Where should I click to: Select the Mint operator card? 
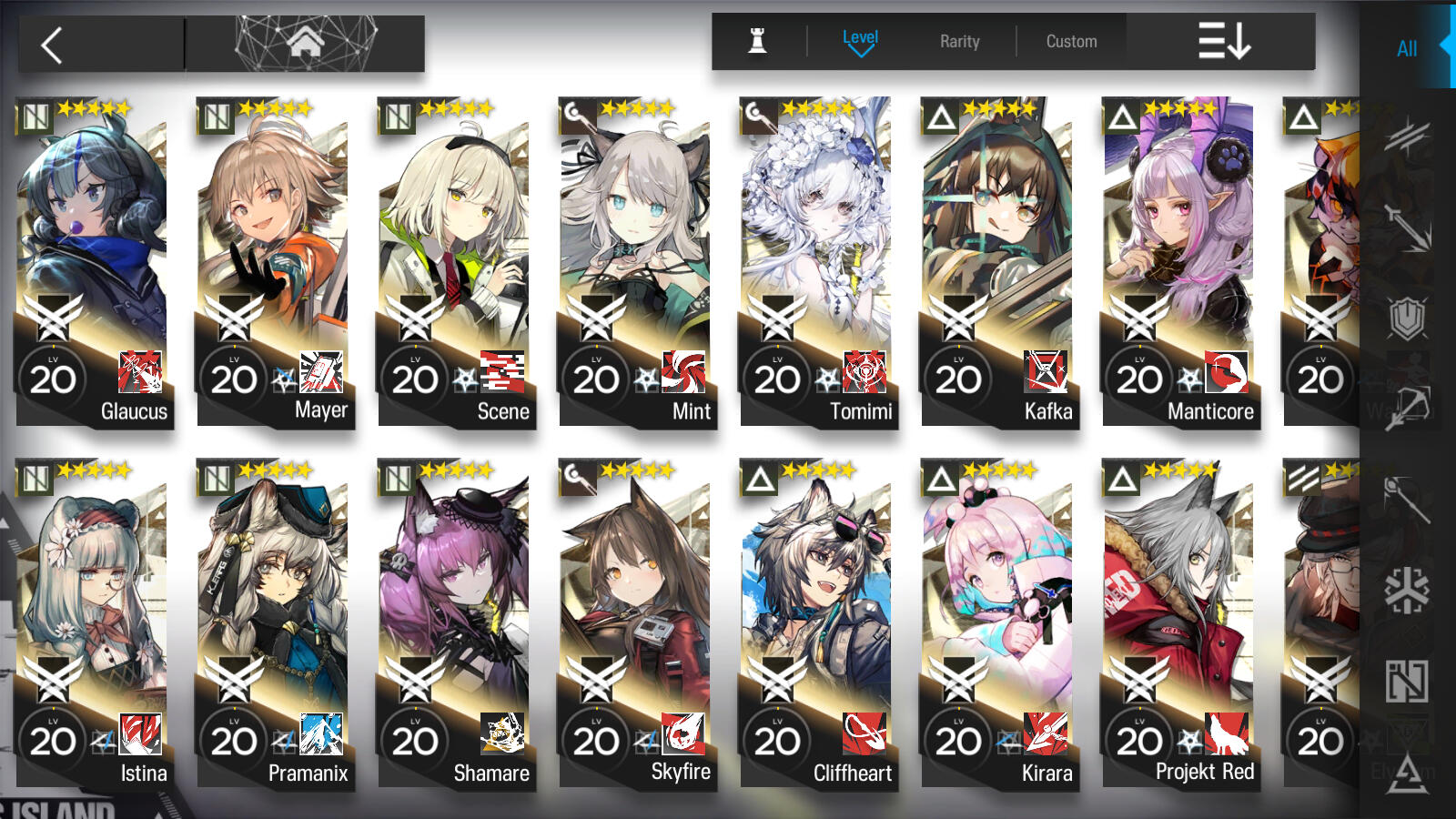coord(635,262)
